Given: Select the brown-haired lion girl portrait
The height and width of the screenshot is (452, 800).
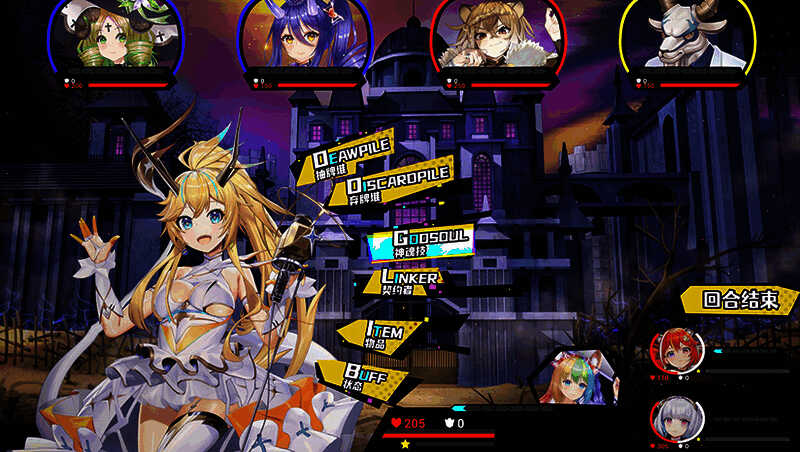Looking at the screenshot, I should tap(492, 35).
